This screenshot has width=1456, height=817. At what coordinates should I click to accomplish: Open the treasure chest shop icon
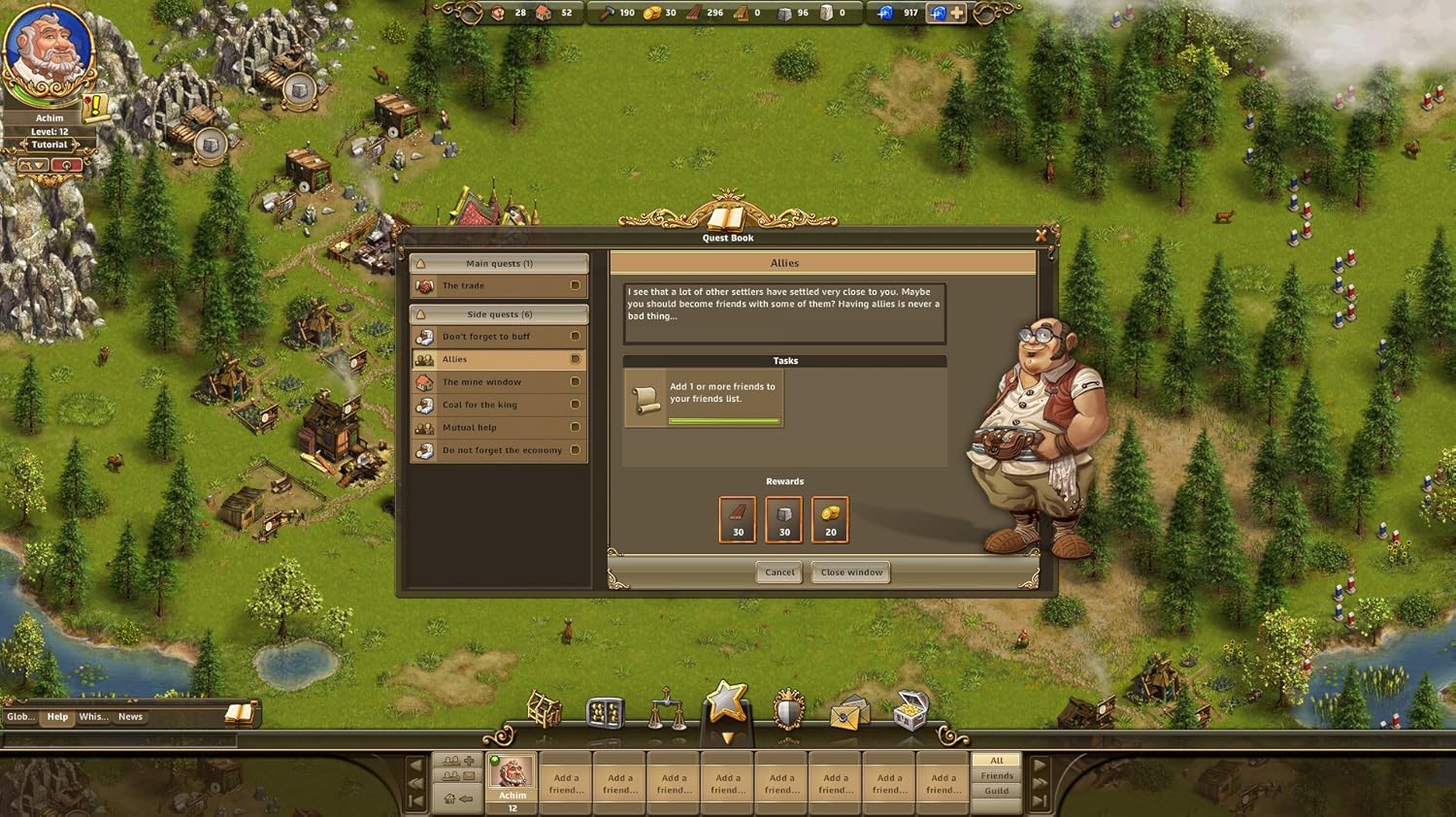pos(910,710)
